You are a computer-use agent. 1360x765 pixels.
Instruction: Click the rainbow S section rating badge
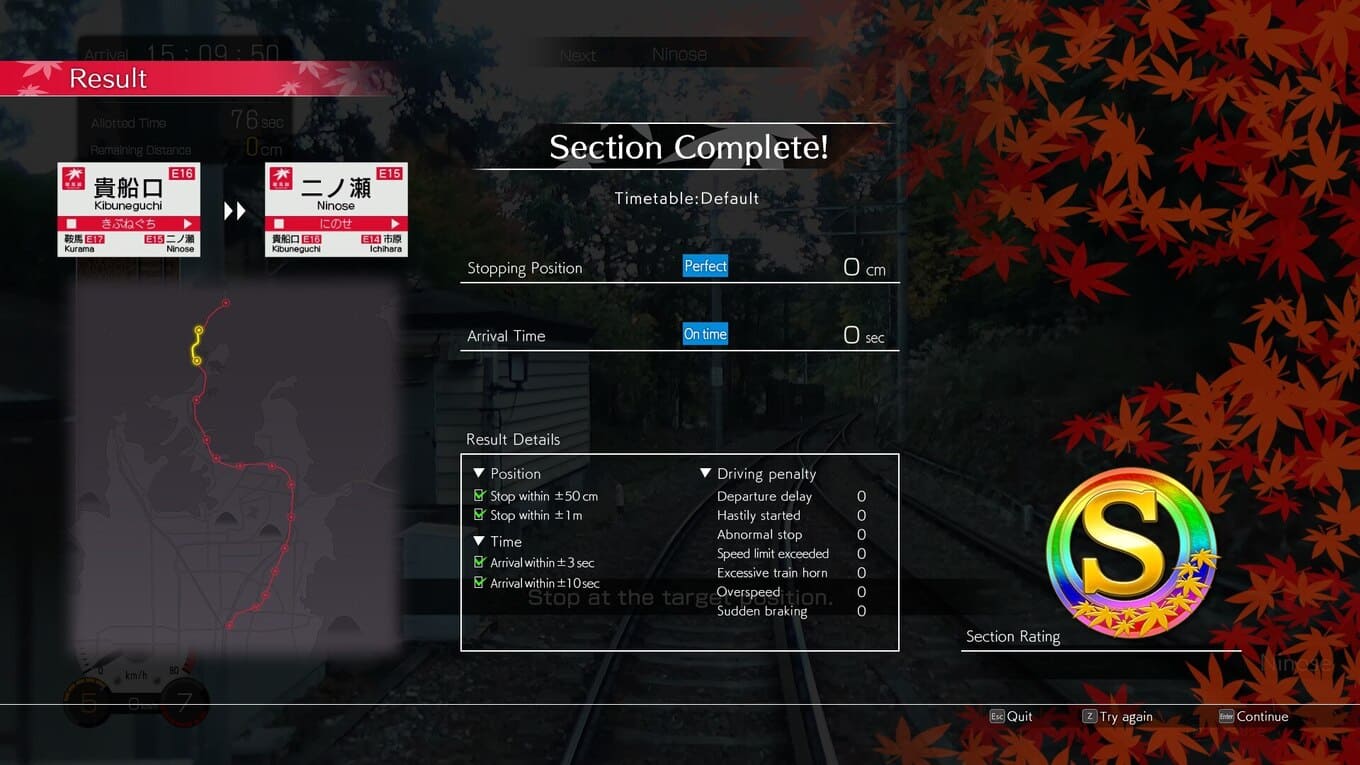tap(1131, 552)
